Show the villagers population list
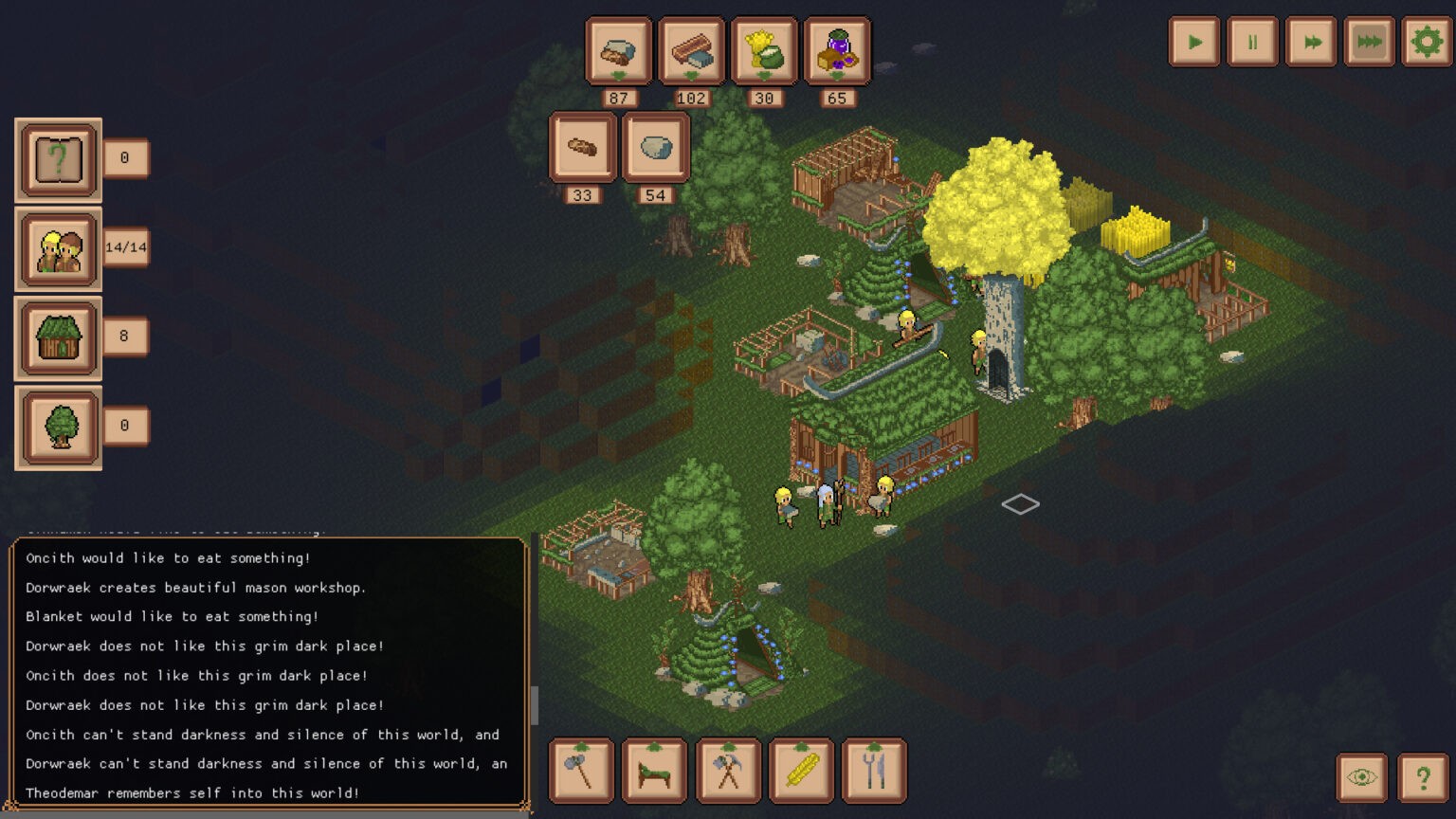 pos(59,248)
